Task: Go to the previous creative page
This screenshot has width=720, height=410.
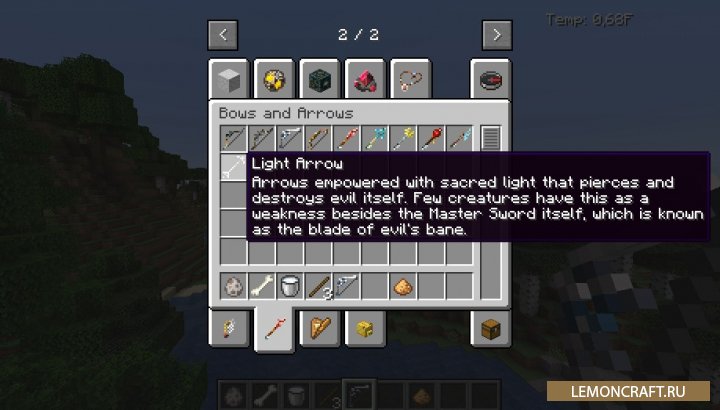Action: [222, 35]
